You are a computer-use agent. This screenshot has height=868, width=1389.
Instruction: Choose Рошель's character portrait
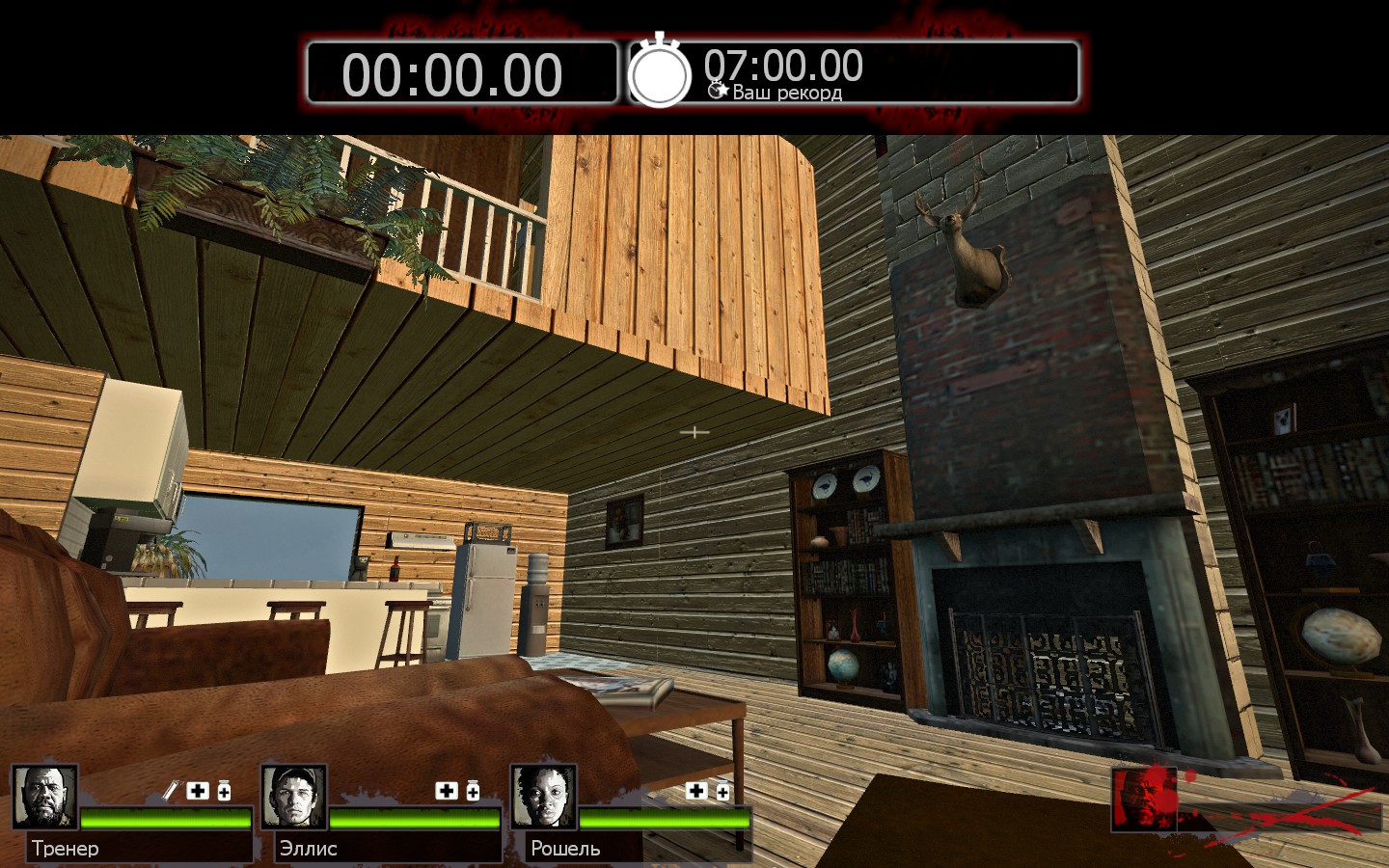(543, 797)
